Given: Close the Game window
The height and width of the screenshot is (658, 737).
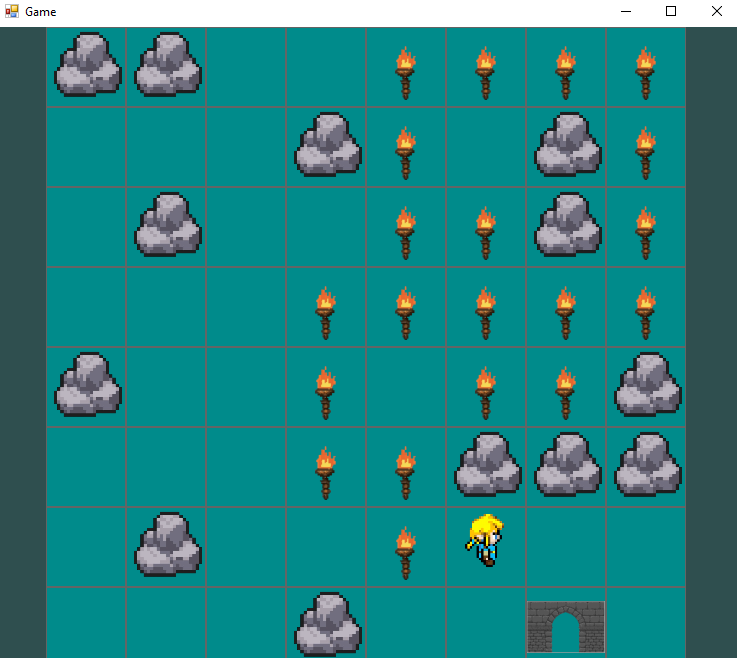Looking at the screenshot, I should tap(716, 12).
